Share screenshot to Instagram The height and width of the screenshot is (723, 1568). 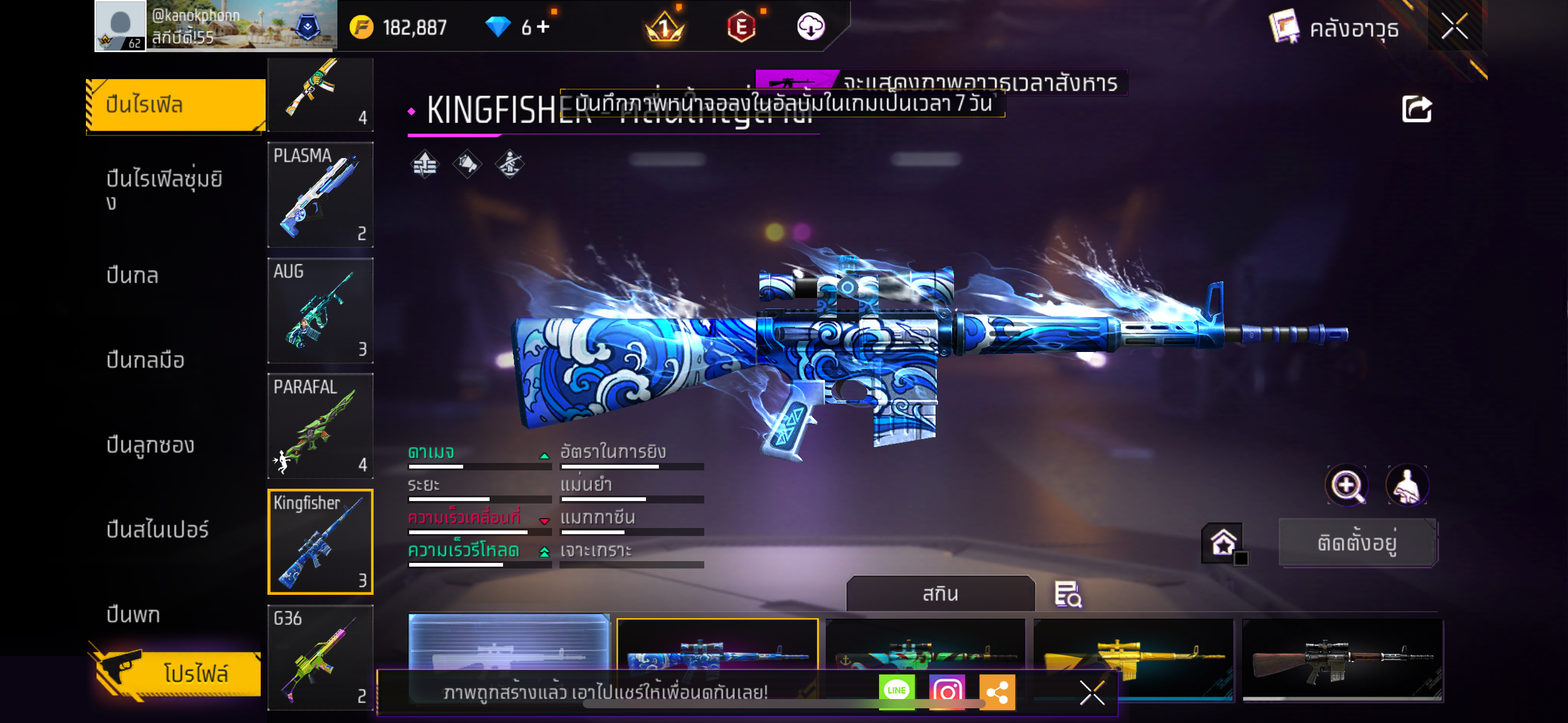(x=947, y=691)
